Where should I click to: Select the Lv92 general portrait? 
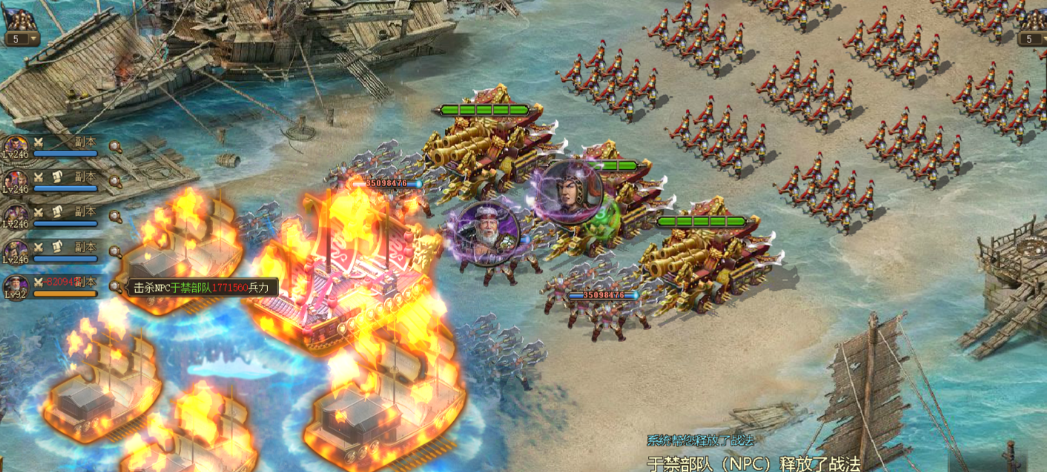tap(14, 285)
